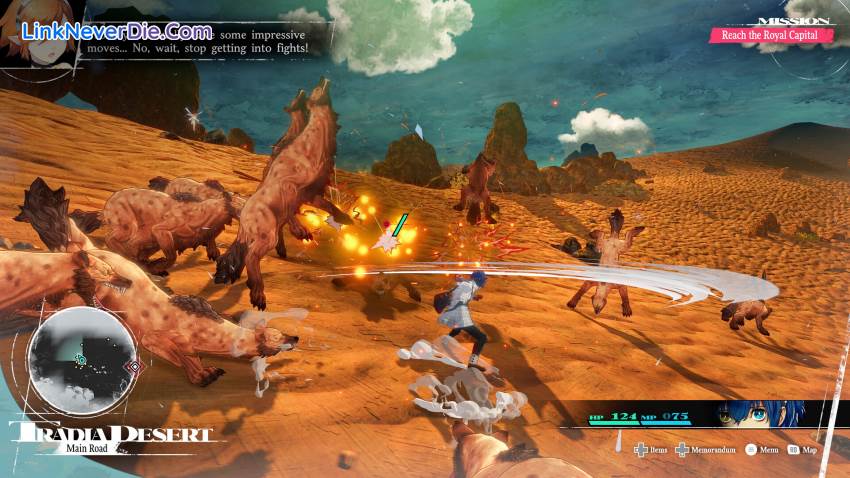Select the Reach the Royal Capital mission banner
This screenshot has height=478, width=850.
770,35
